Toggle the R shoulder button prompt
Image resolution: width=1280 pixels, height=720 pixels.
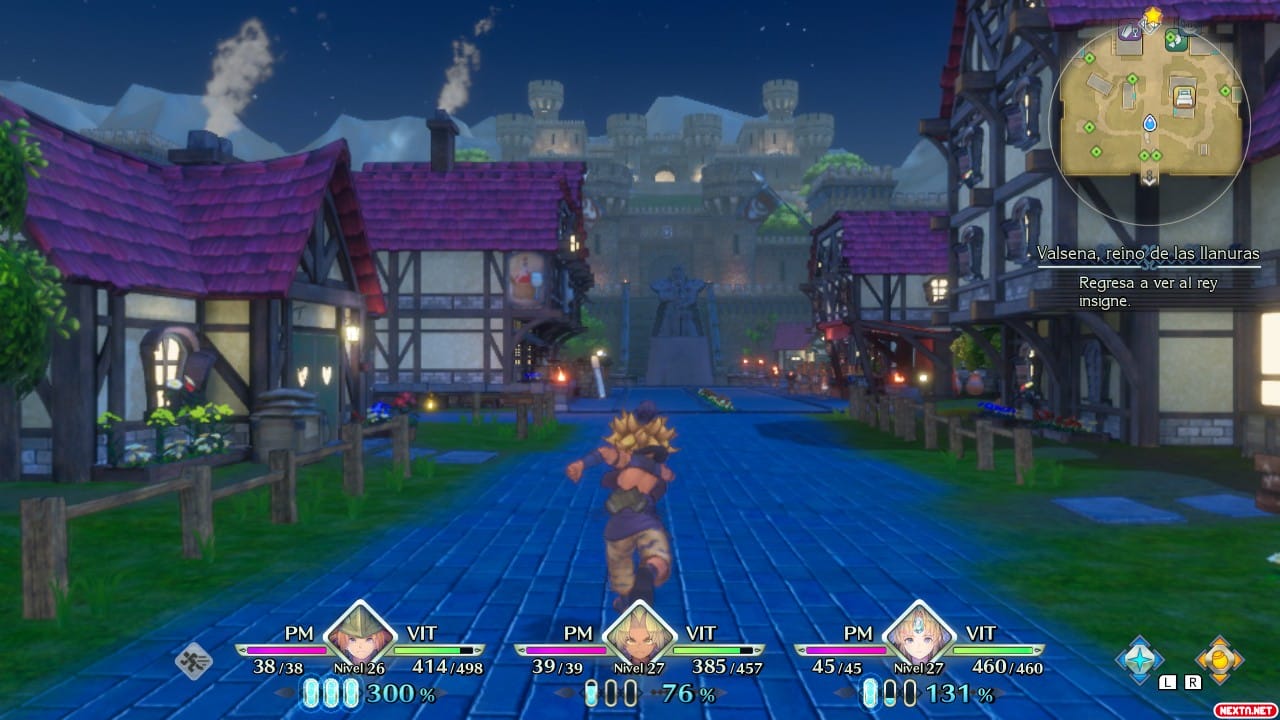tap(1192, 682)
